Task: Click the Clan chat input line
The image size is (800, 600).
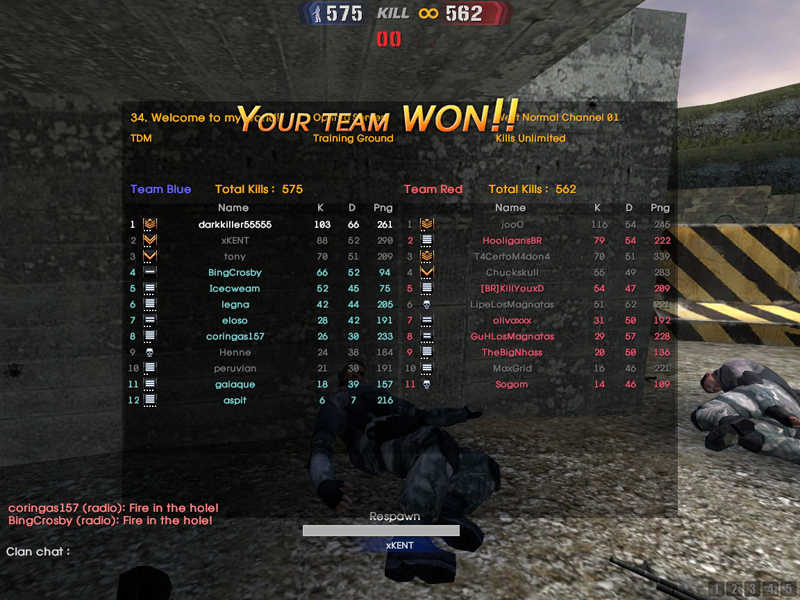Action: pyautogui.click(x=150, y=551)
